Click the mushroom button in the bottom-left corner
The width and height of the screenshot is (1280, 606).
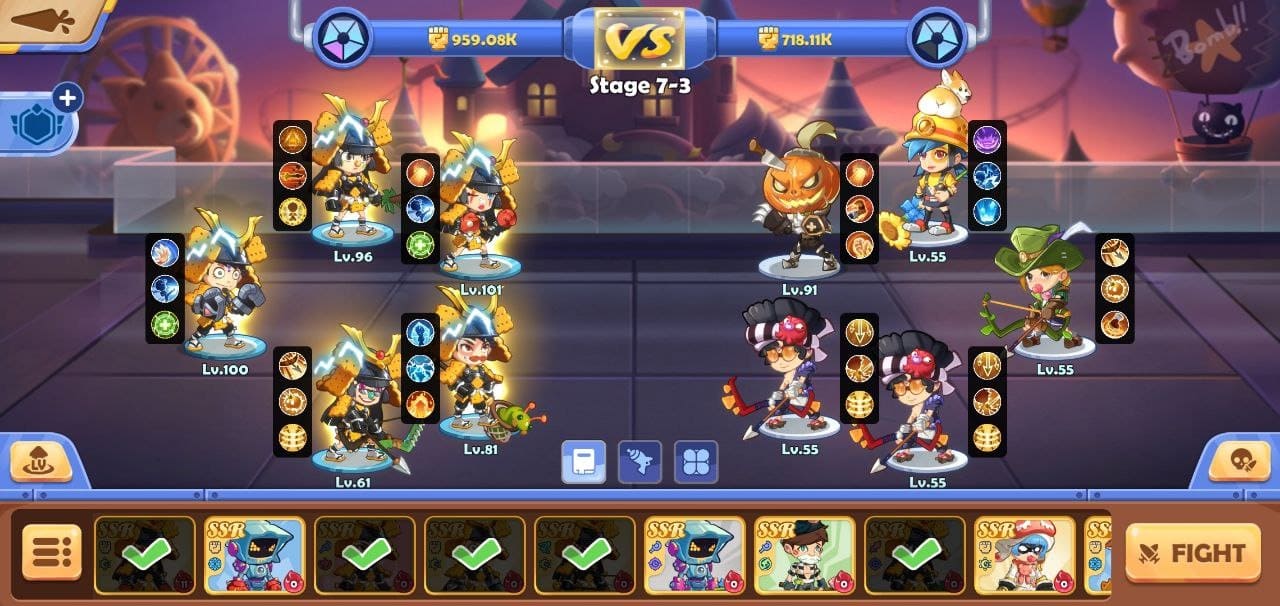click(x=40, y=462)
